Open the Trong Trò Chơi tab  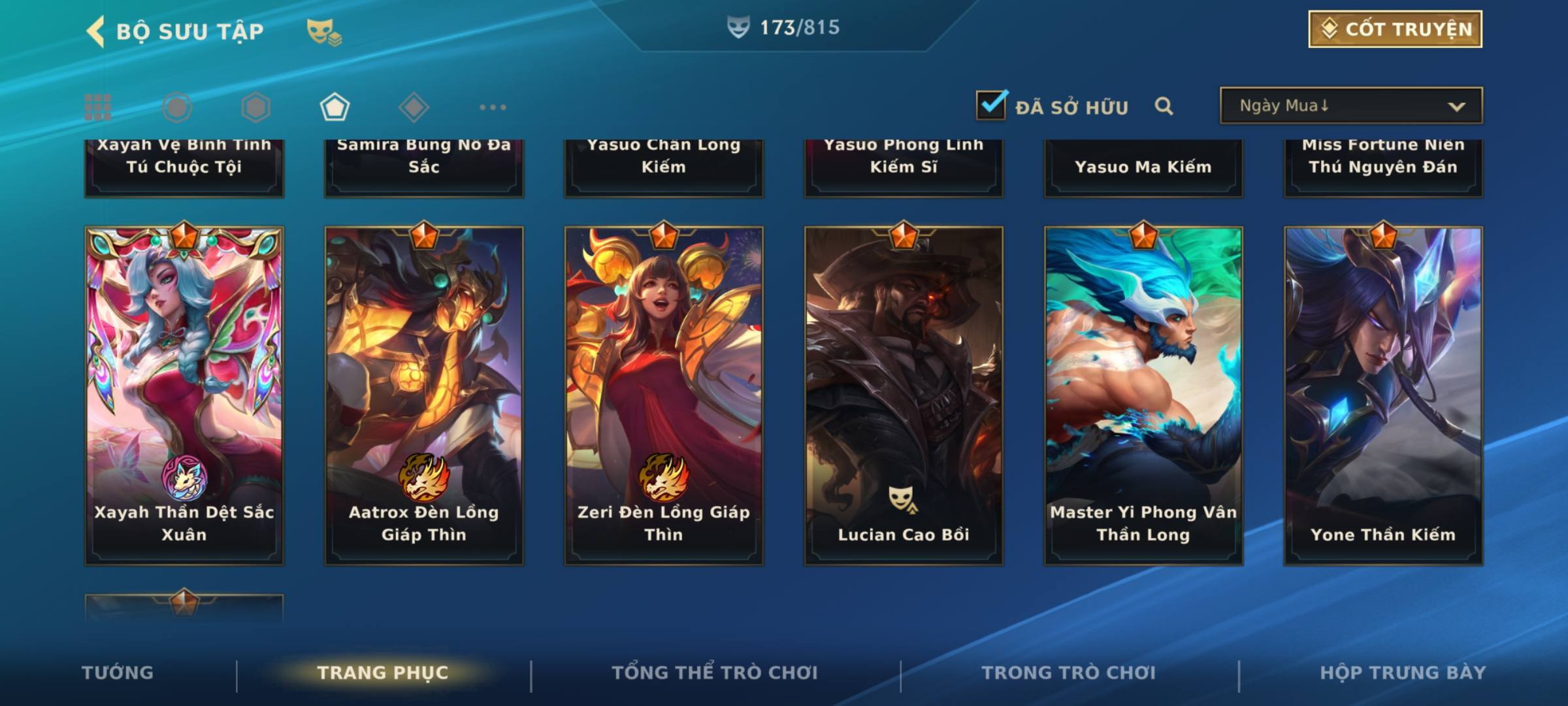coord(1069,673)
